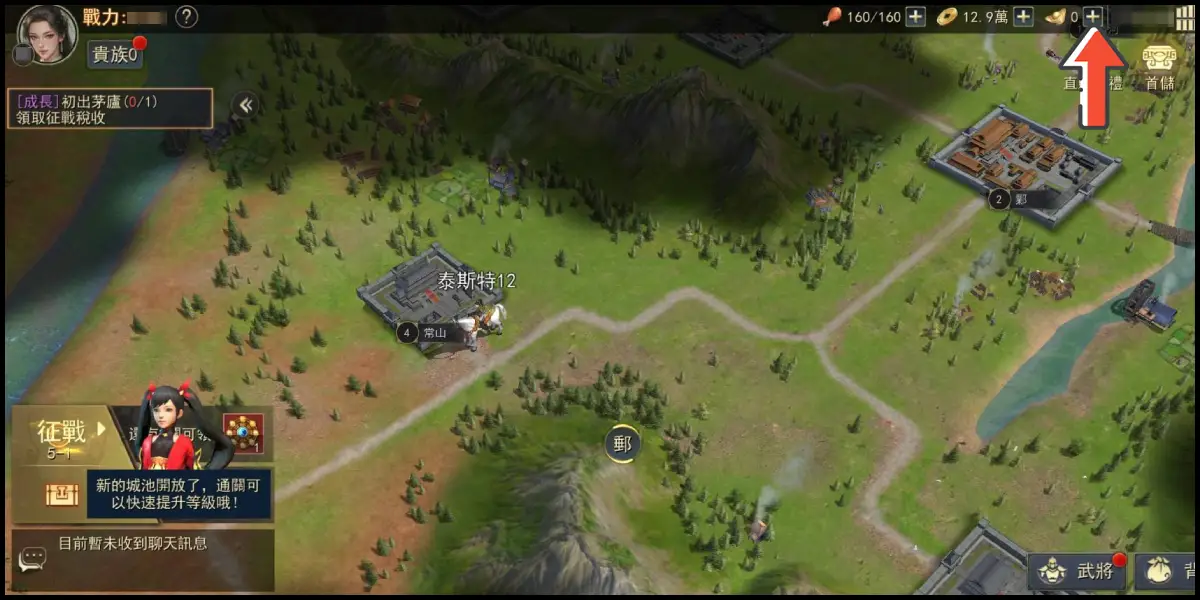Tap the 鄄 circular map marker

(x=622, y=443)
